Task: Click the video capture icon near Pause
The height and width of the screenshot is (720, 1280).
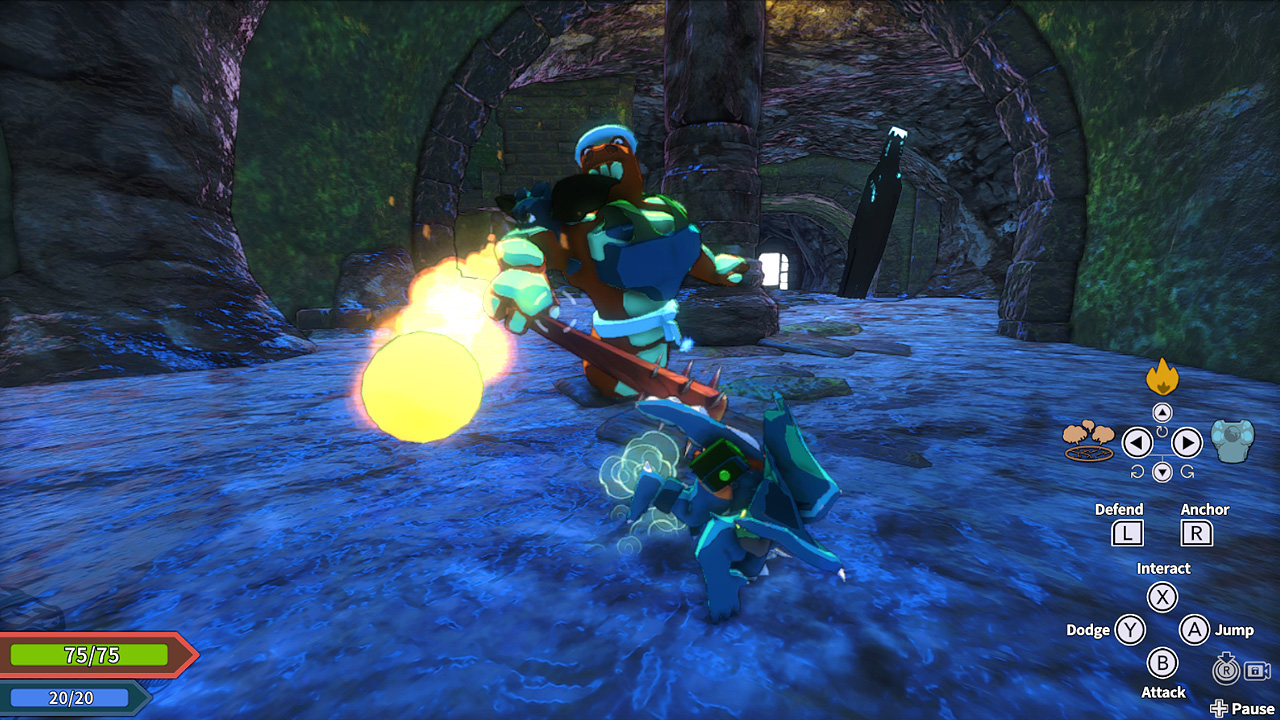Action: (1257, 671)
